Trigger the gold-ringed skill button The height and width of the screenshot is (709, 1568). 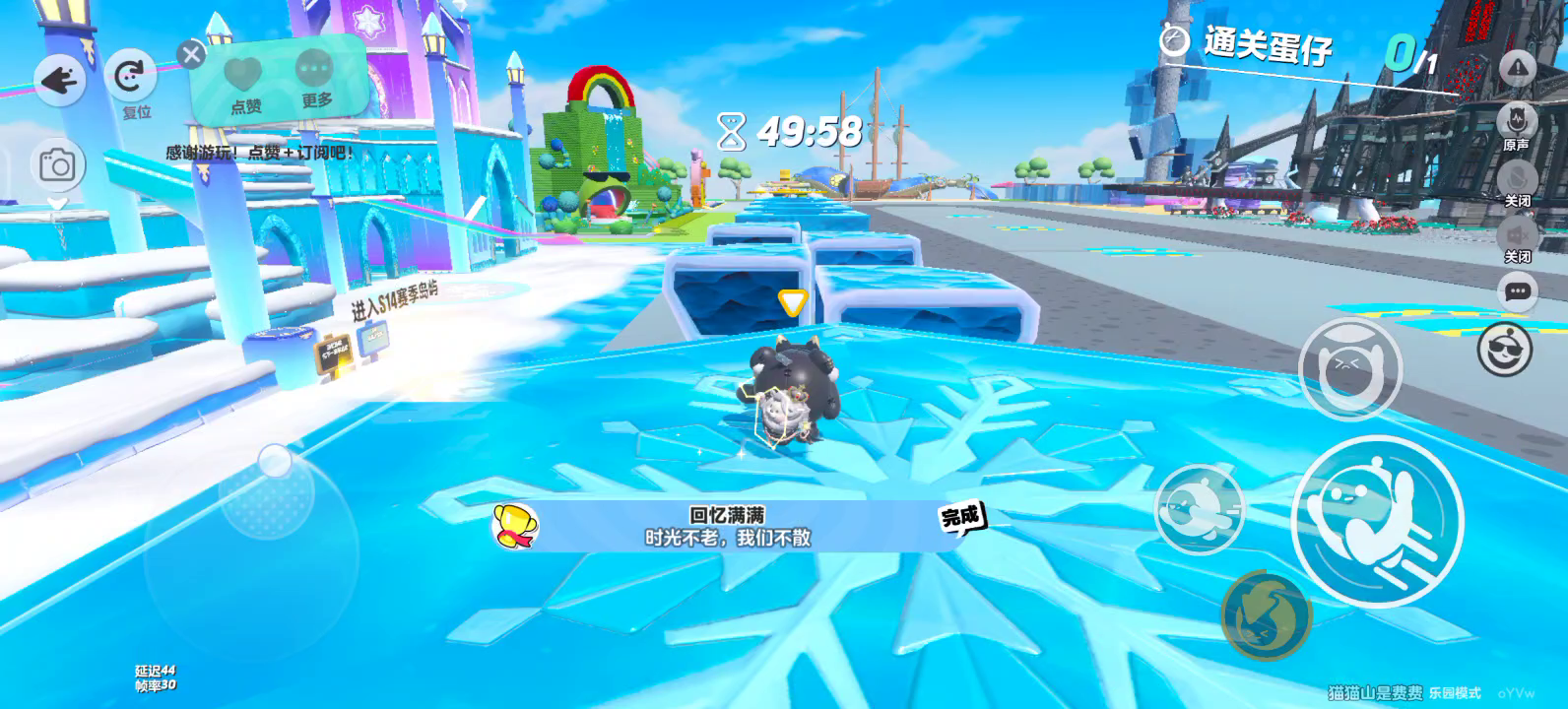[x=1266, y=614]
